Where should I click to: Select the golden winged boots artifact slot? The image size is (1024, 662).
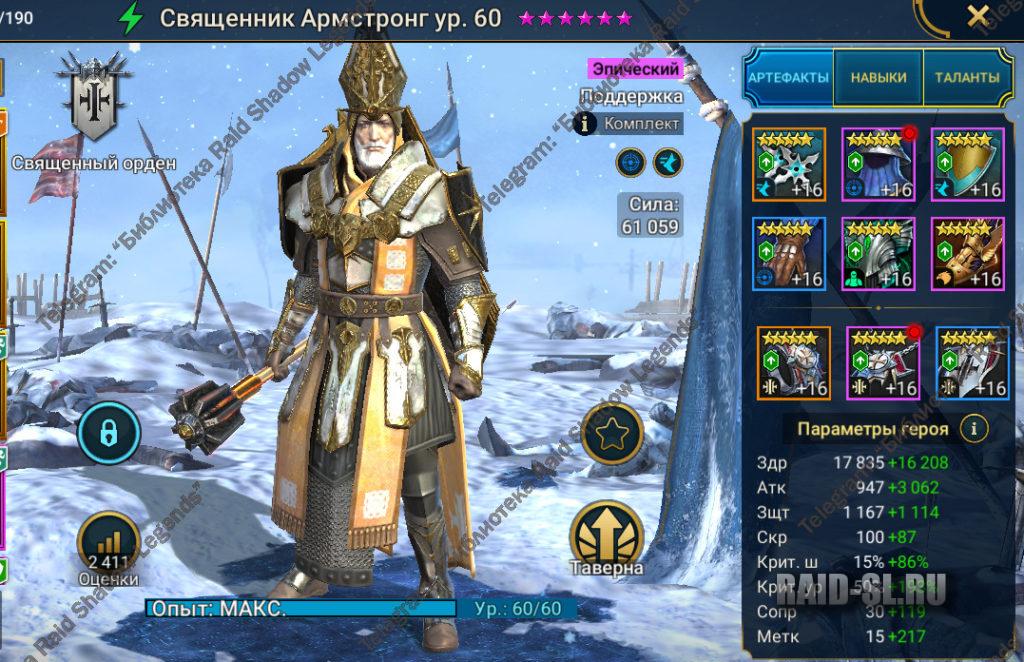point(968,253)
